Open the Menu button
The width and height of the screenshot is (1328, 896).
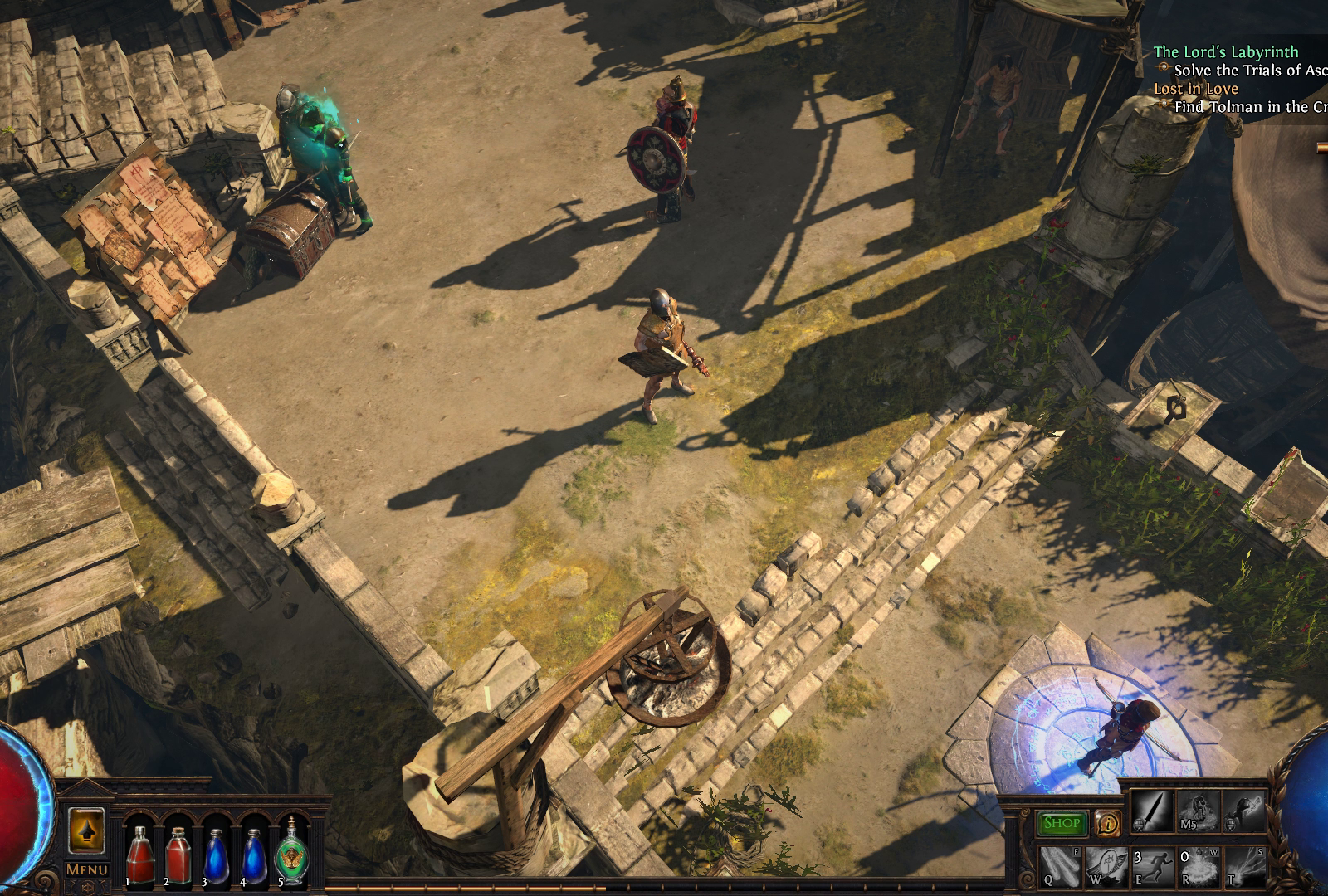[86, 869]
